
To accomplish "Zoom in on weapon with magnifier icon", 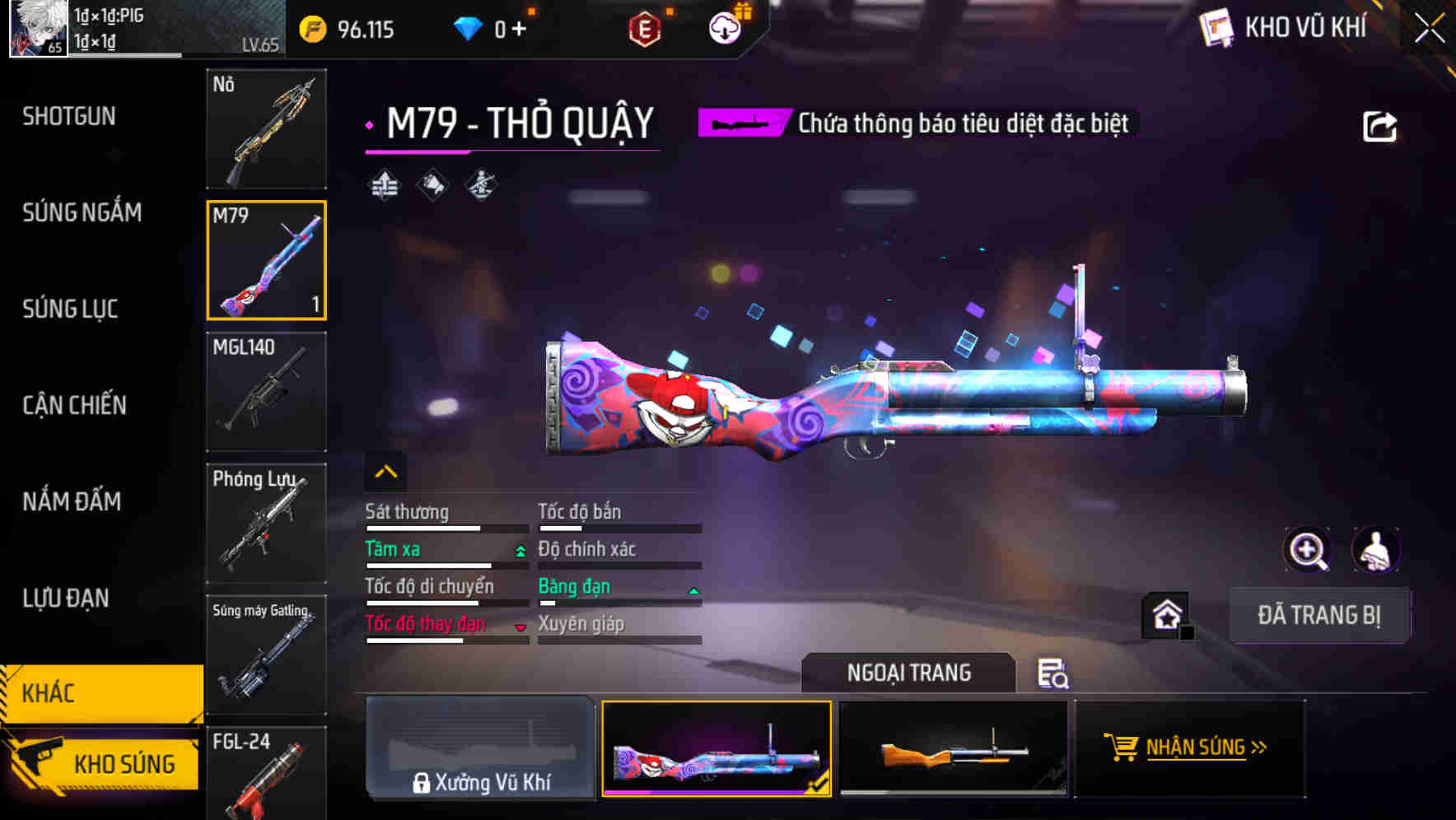I will [x=1307, y=550].
